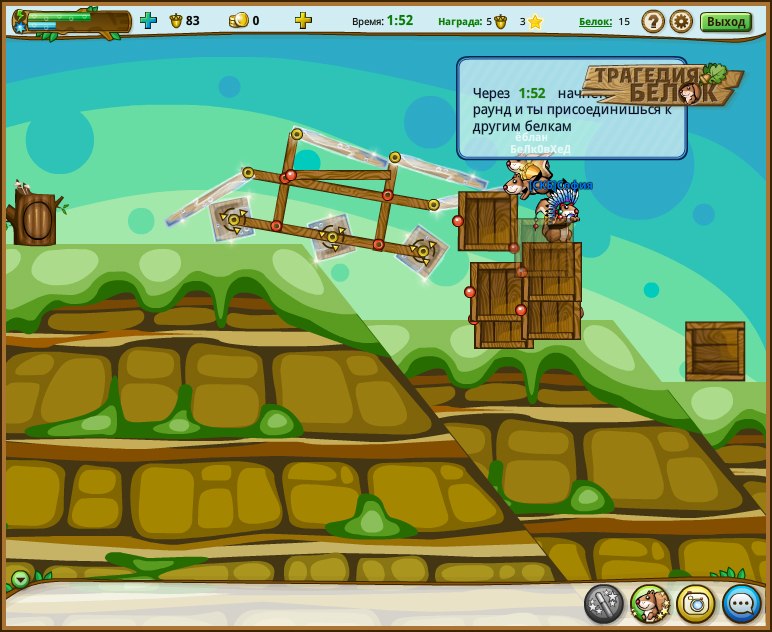The height and width of the screenshot is (632, 772).
Task: Open the gear settings menu
Action: coord(681,21)
